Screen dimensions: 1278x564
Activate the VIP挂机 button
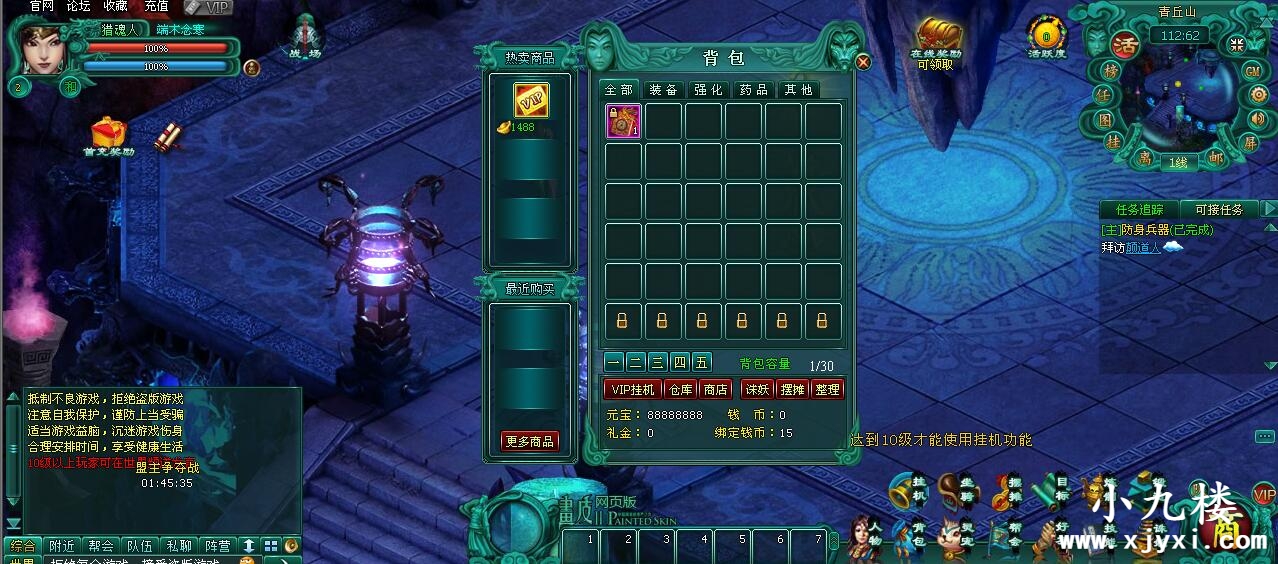(633, 389)
